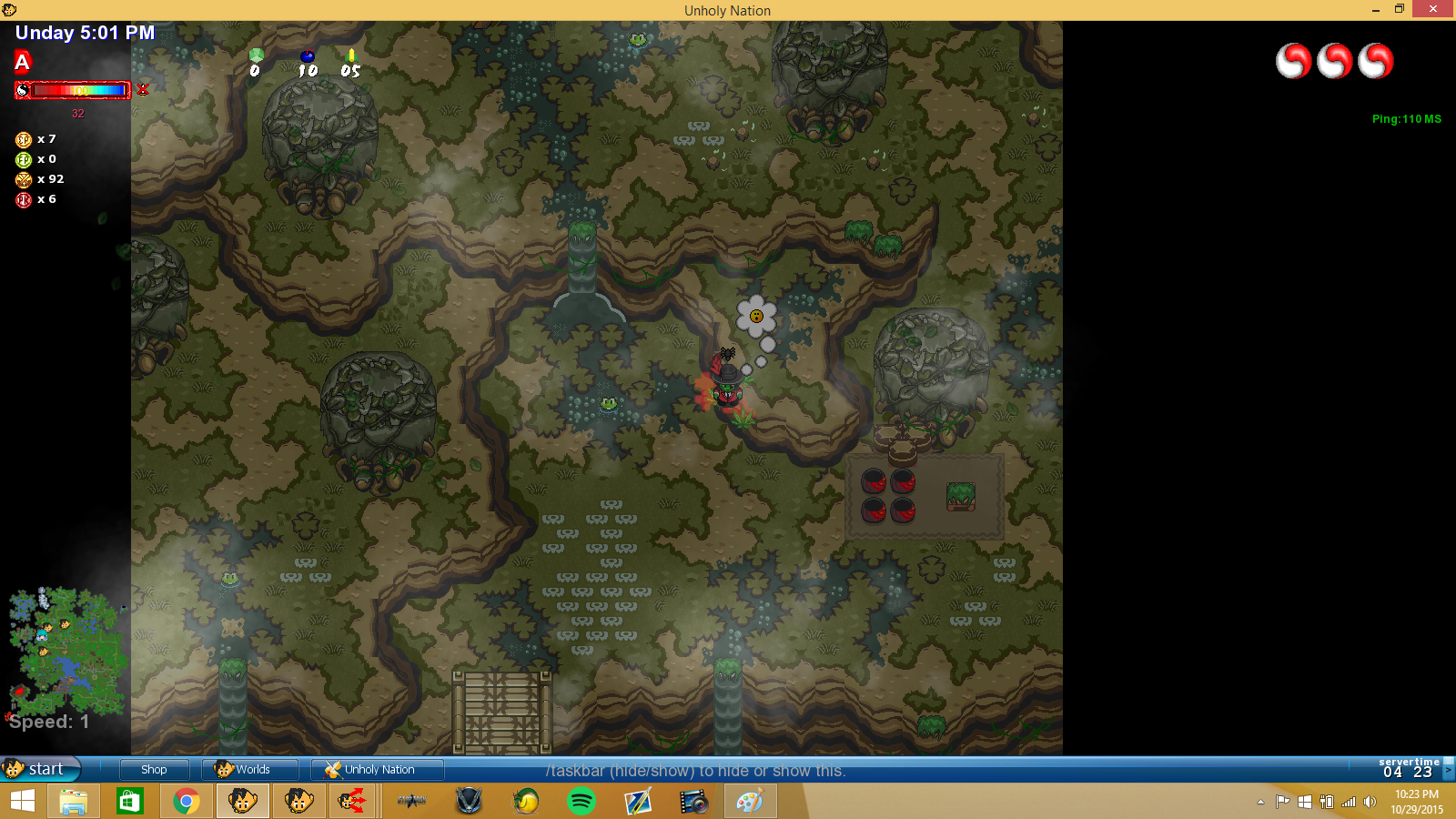Close the Unholy Nation window
The width and height of the screenshot is (1456, 819).
tap(1433, 9)
